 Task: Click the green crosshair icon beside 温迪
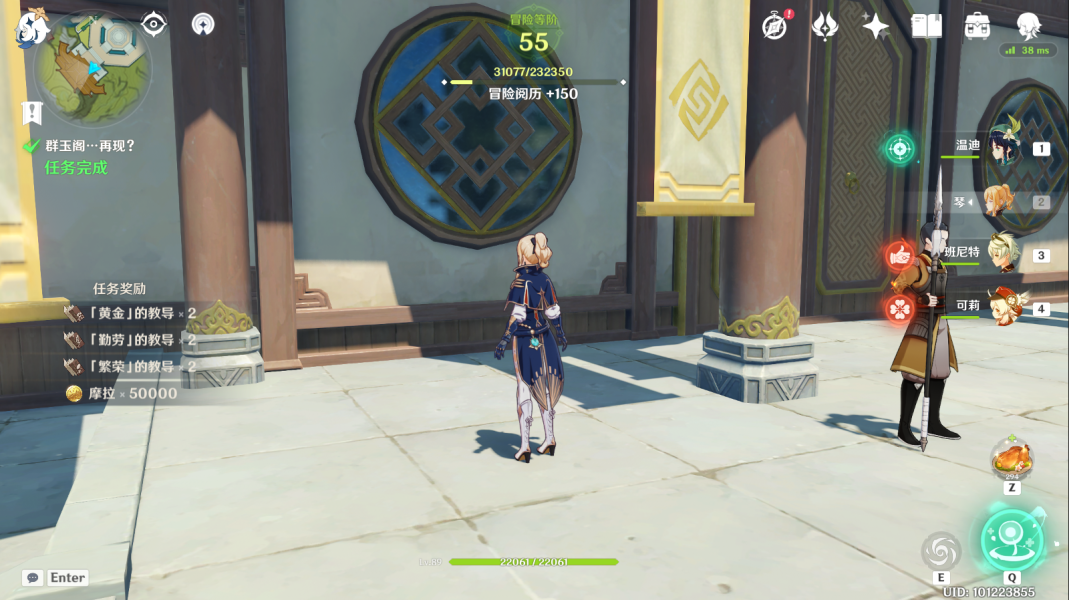pyautogui.click(x=899, y=150)
